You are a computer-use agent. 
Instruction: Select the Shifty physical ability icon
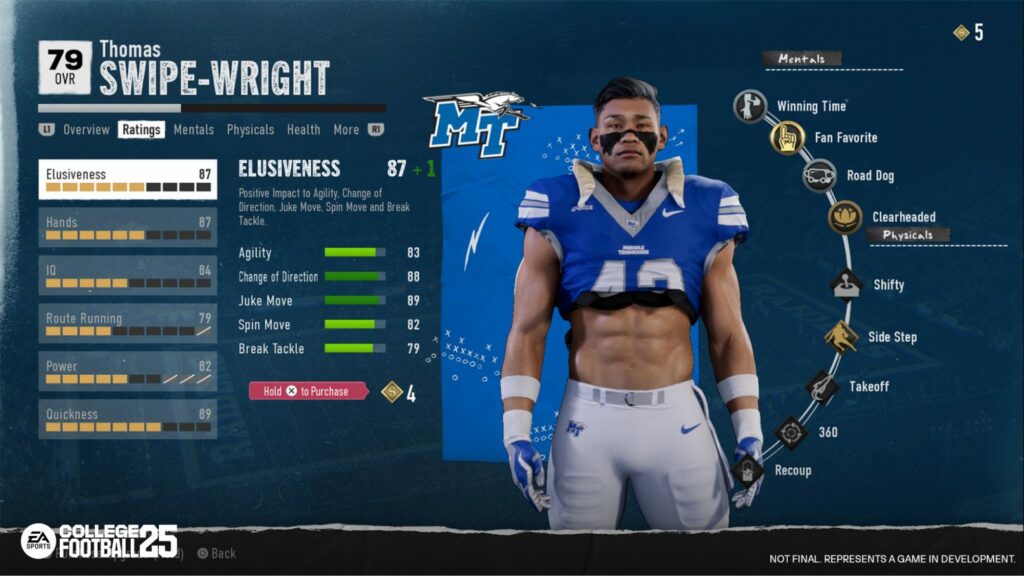pyautogui.click(x=847, y=284)
